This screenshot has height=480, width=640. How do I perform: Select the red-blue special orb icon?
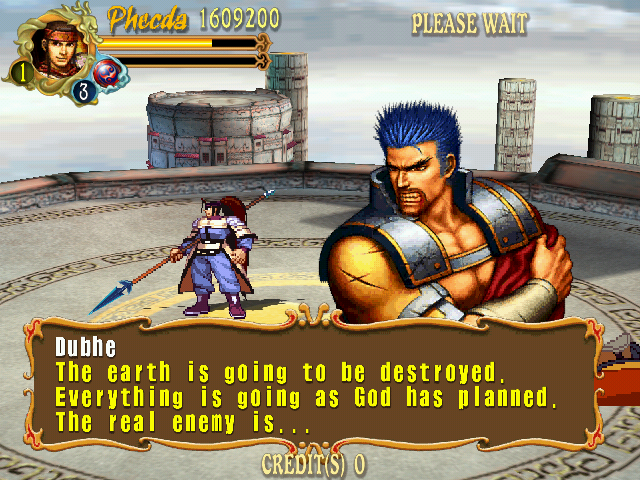(x=107, y=72)
